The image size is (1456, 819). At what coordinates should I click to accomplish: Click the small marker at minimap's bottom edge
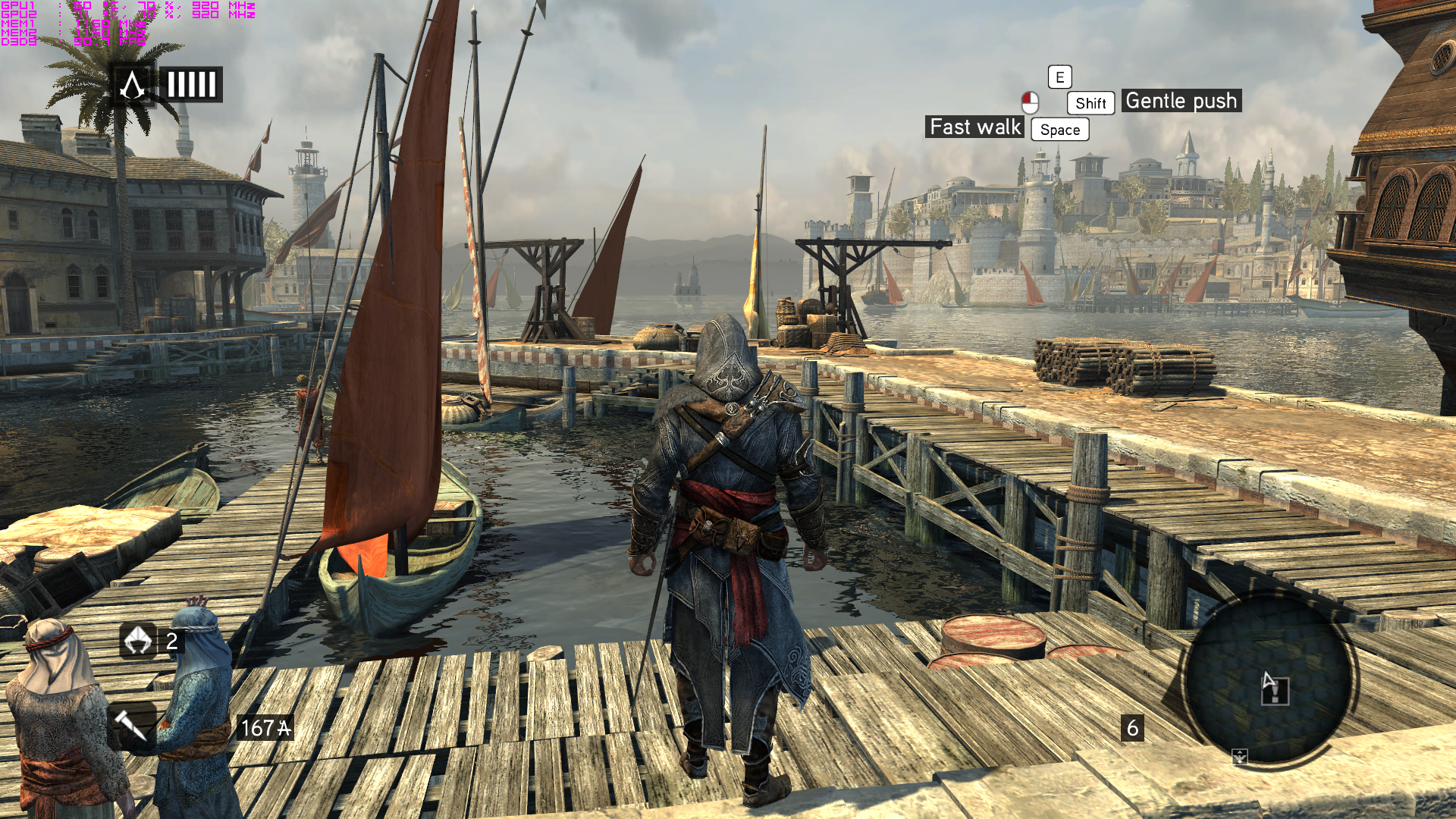tap(1240, 756)
